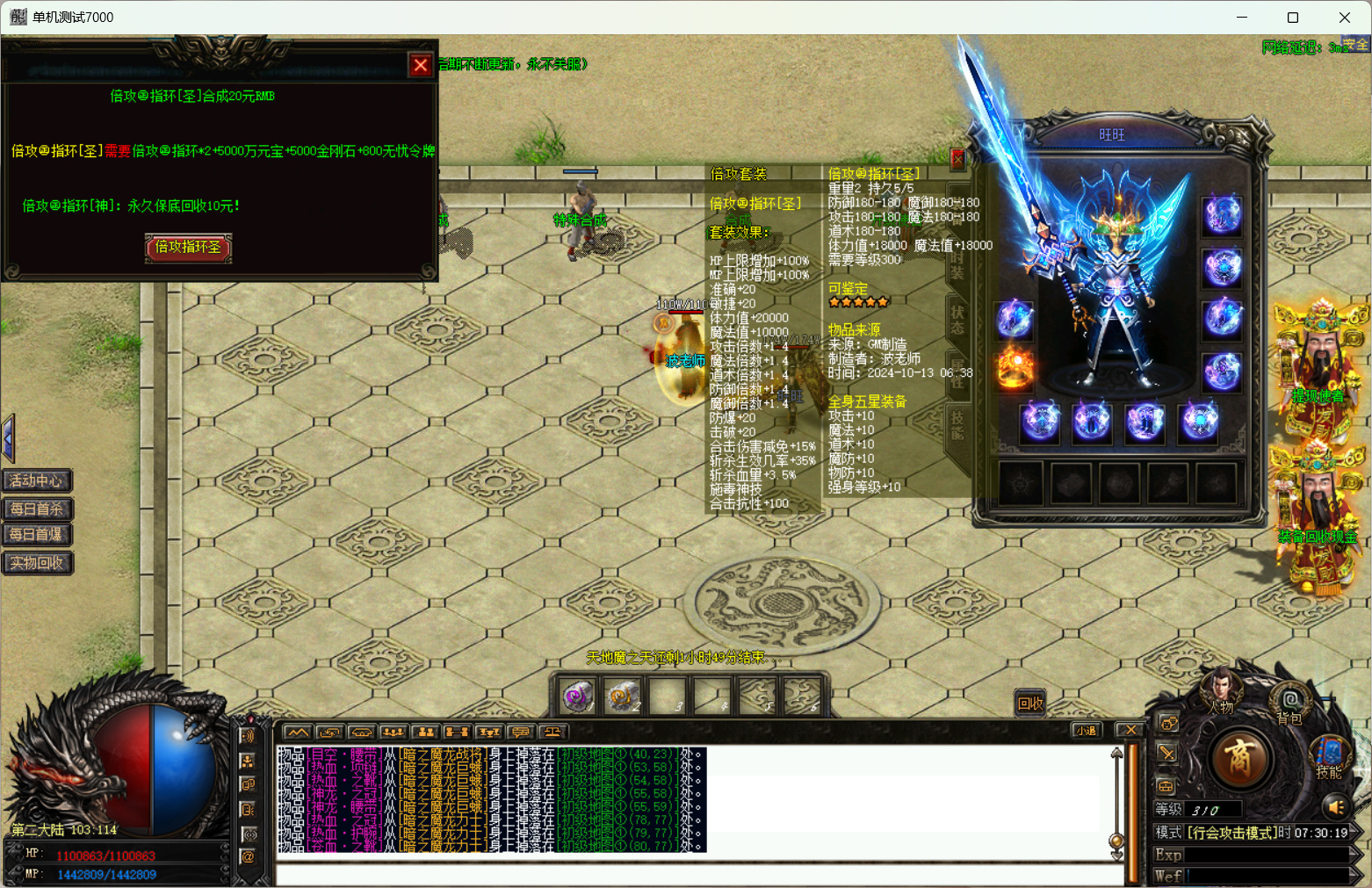Click the 倍攻指环圣 synthesis button
This screenshot has width=1372, height=888.
click(188, 248)
